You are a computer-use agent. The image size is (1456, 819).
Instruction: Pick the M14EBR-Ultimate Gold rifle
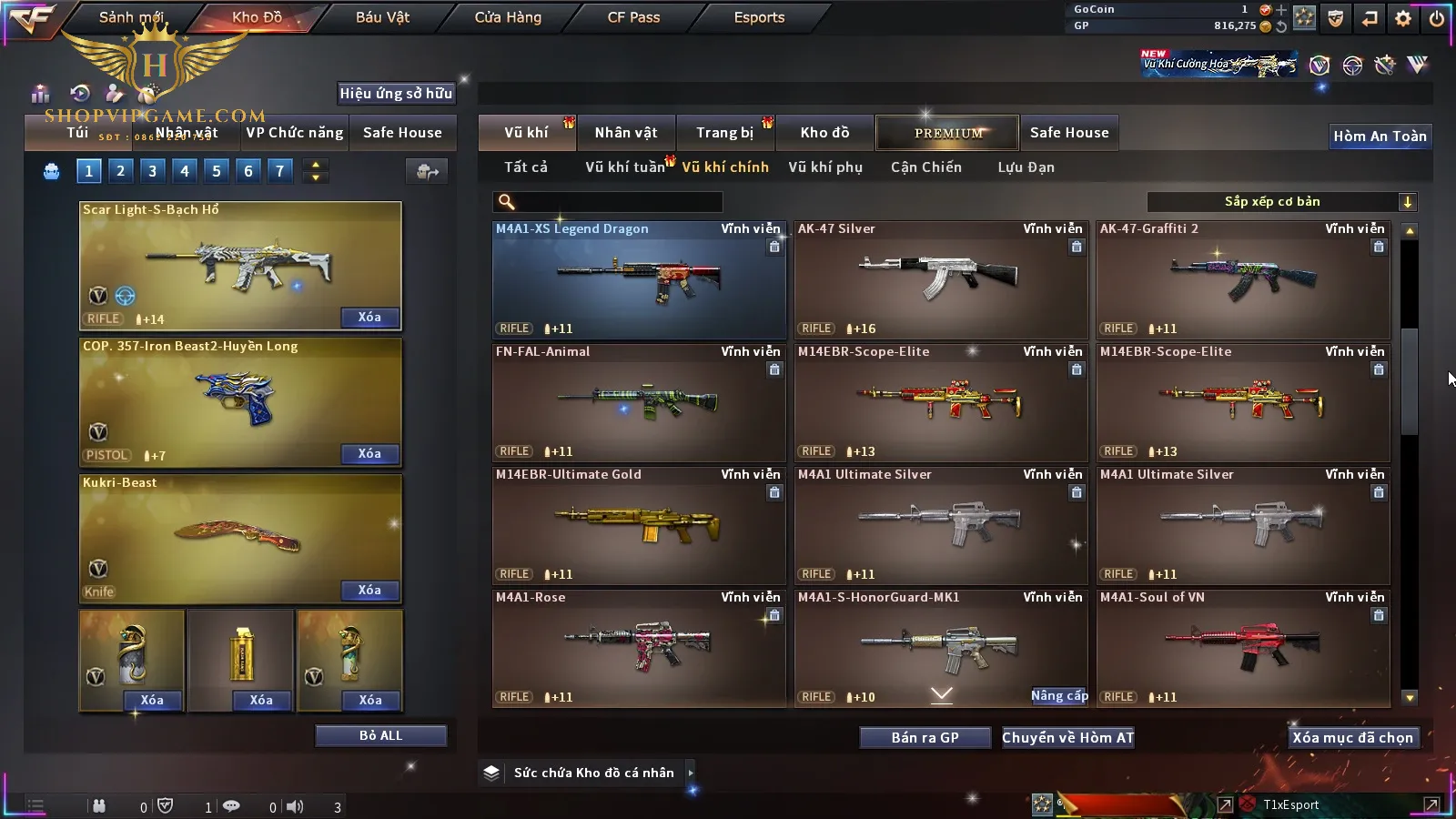pyautogui.click(x=639, y=525)
